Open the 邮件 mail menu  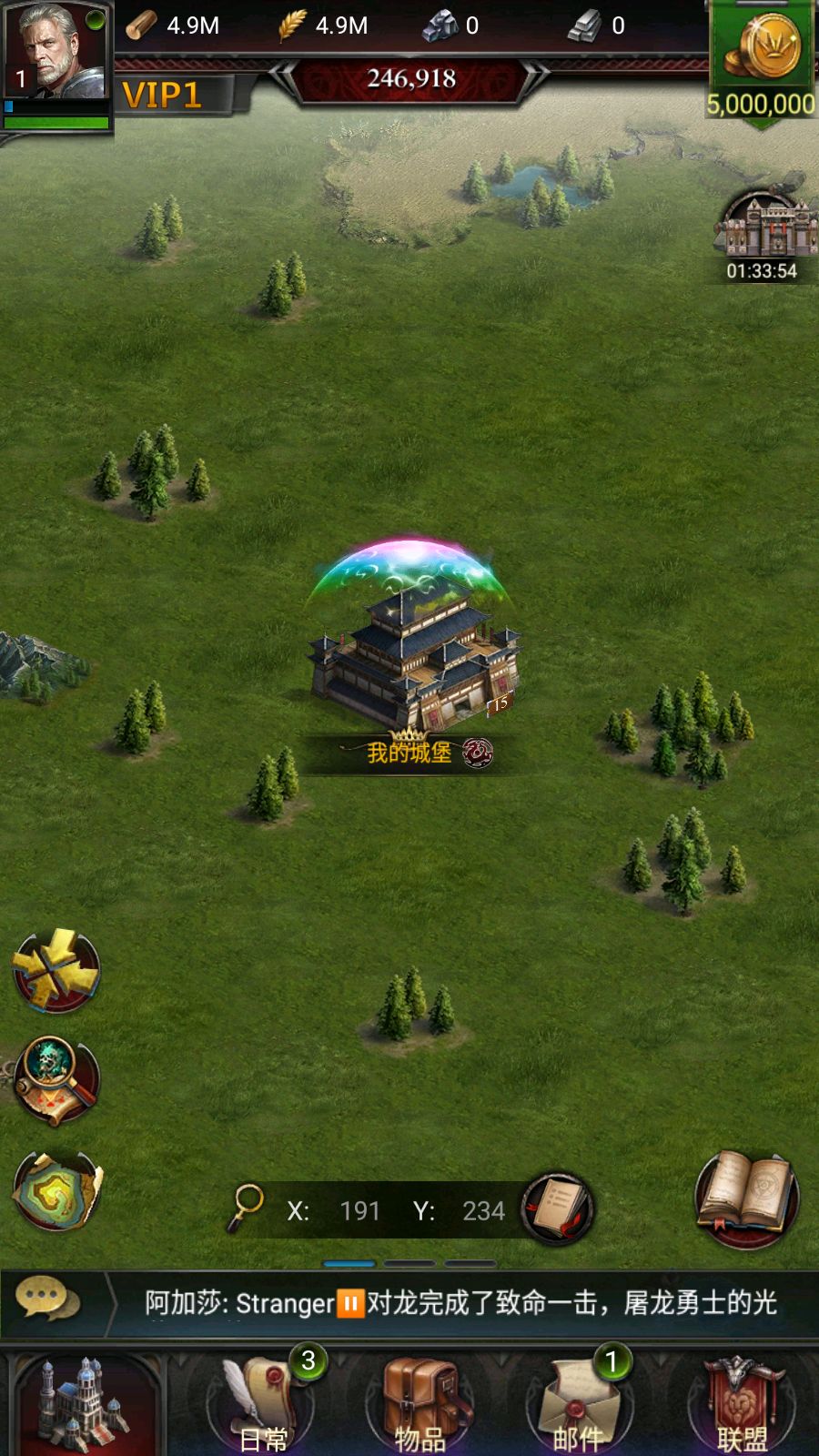[579, 1403]
